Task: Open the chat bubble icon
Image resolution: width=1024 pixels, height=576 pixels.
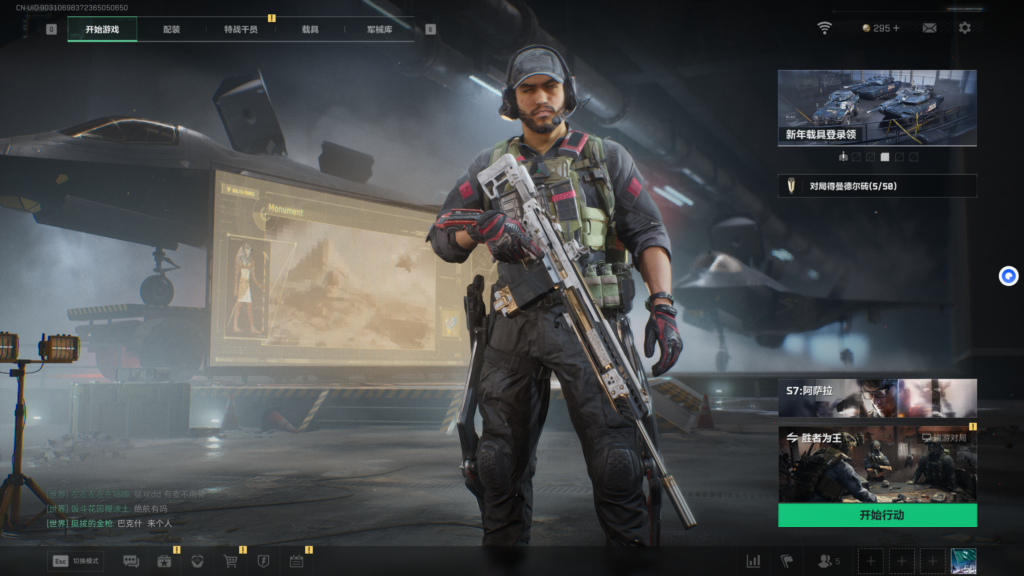Action: click(131, 561)
